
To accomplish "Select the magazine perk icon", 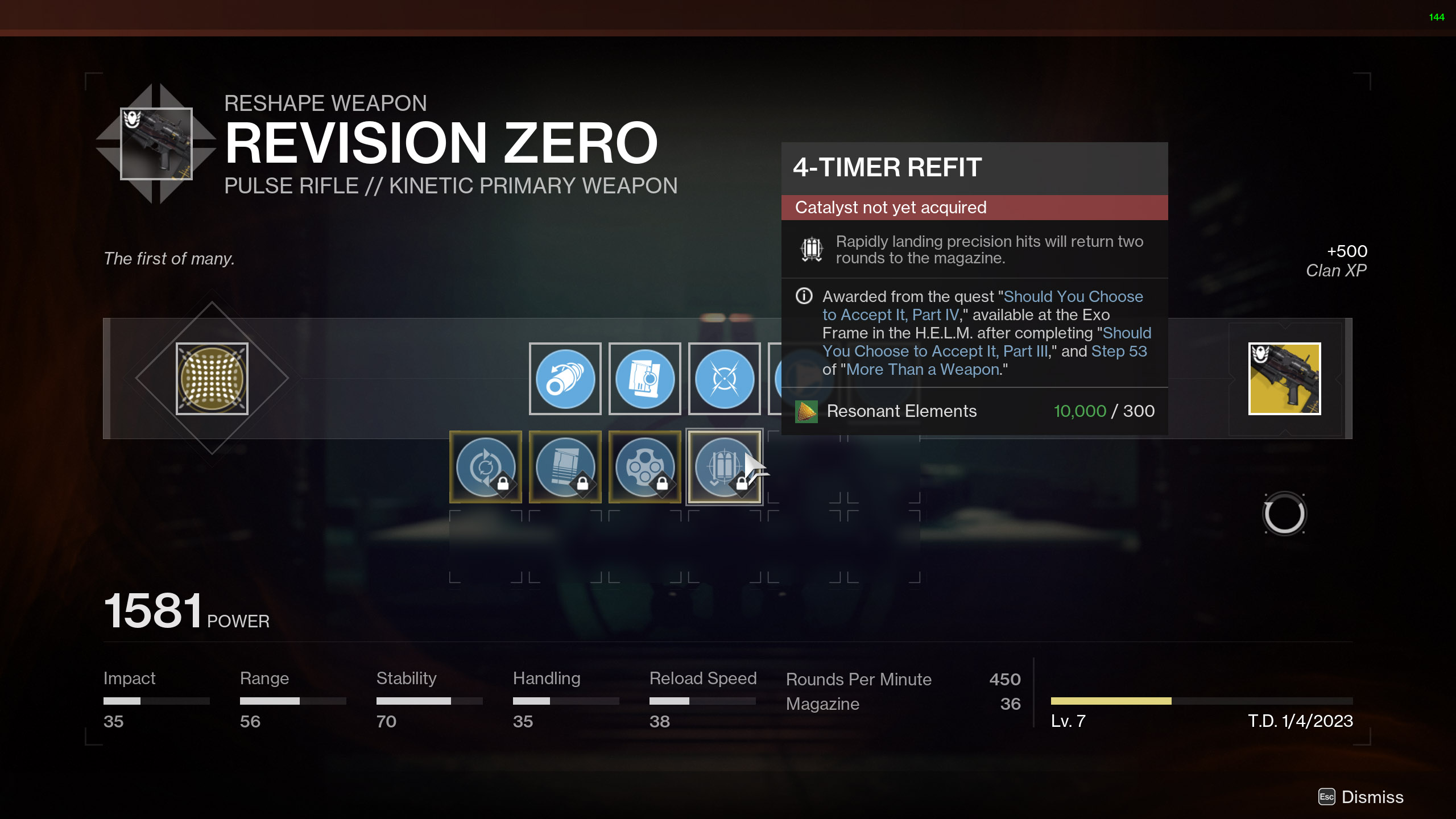I will tap(644, 379).
